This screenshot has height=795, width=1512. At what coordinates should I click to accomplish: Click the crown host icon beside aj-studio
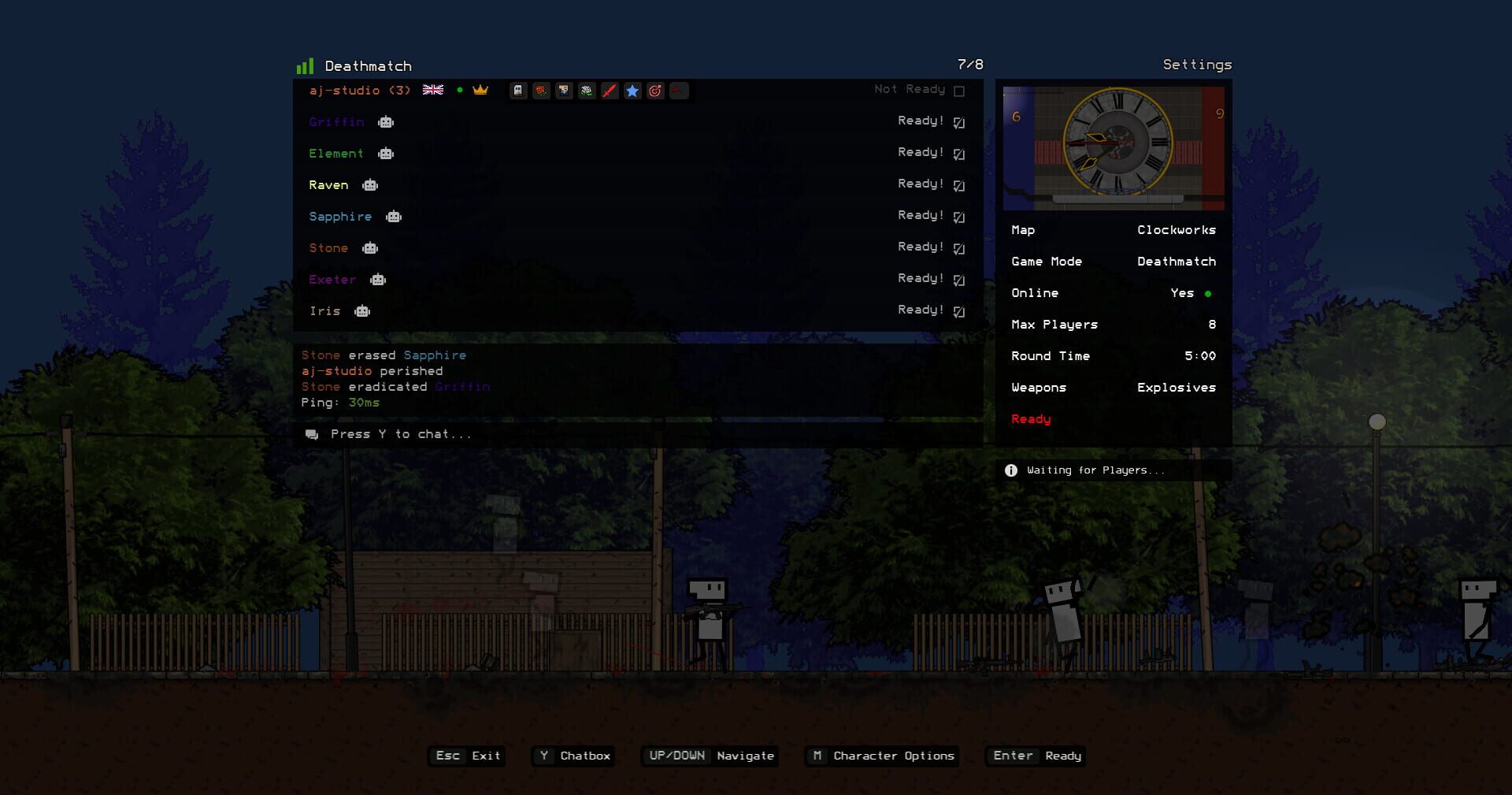pos(481,90)
